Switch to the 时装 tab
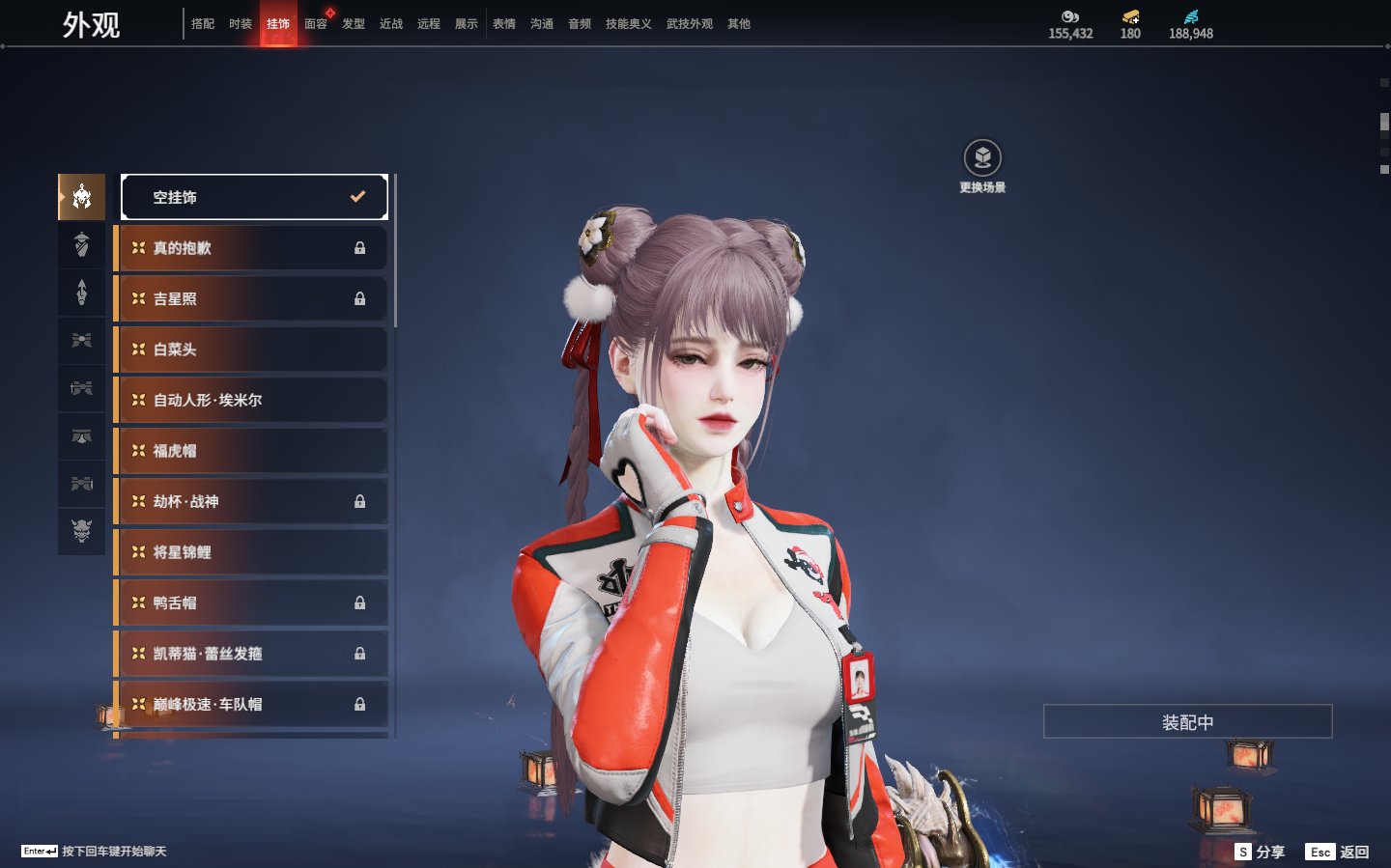Viewport: 1391px width, 868px height. tap(241, 24)
